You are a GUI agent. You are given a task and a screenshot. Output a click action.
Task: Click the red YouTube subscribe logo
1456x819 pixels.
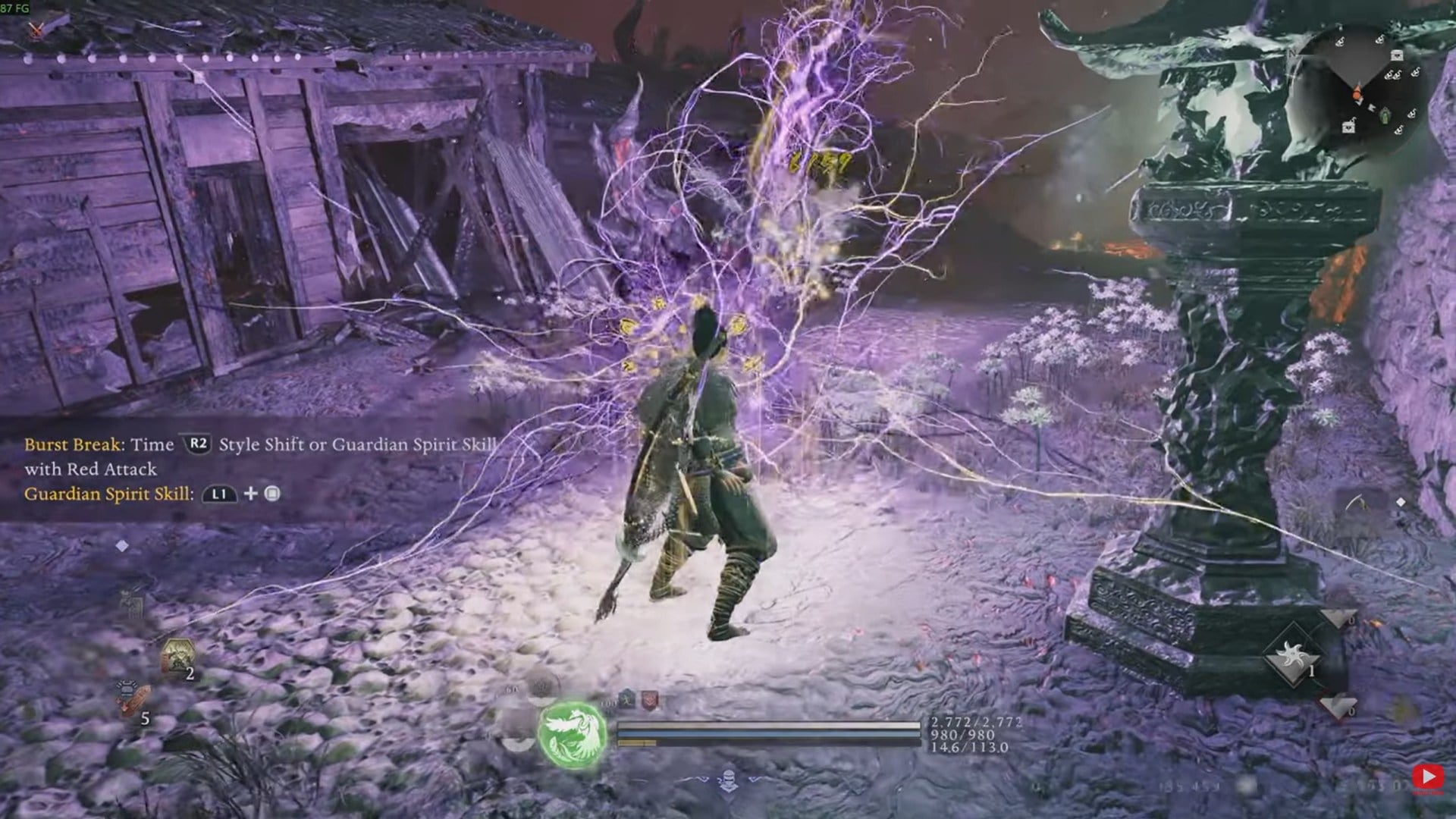1429,777
